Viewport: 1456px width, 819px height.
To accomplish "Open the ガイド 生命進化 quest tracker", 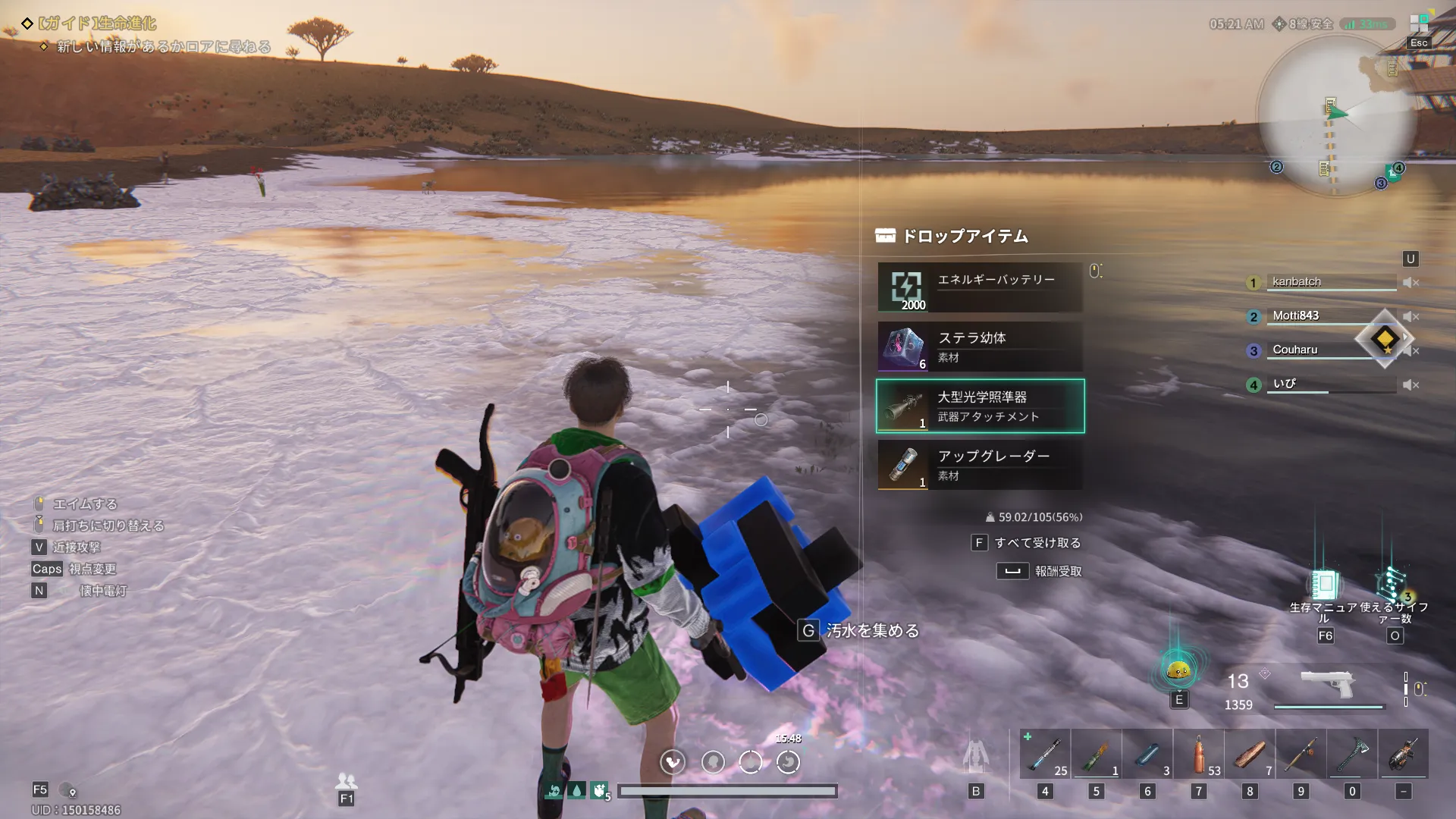I will pyautogui.click(x=99, y=24).
